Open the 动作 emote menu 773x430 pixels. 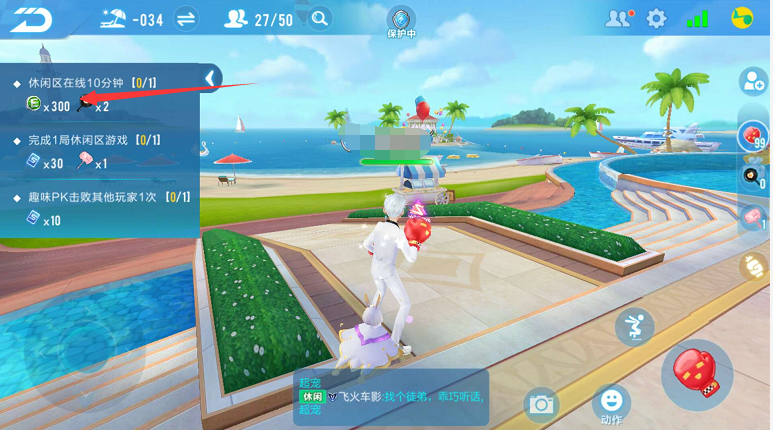pos(611,403)
